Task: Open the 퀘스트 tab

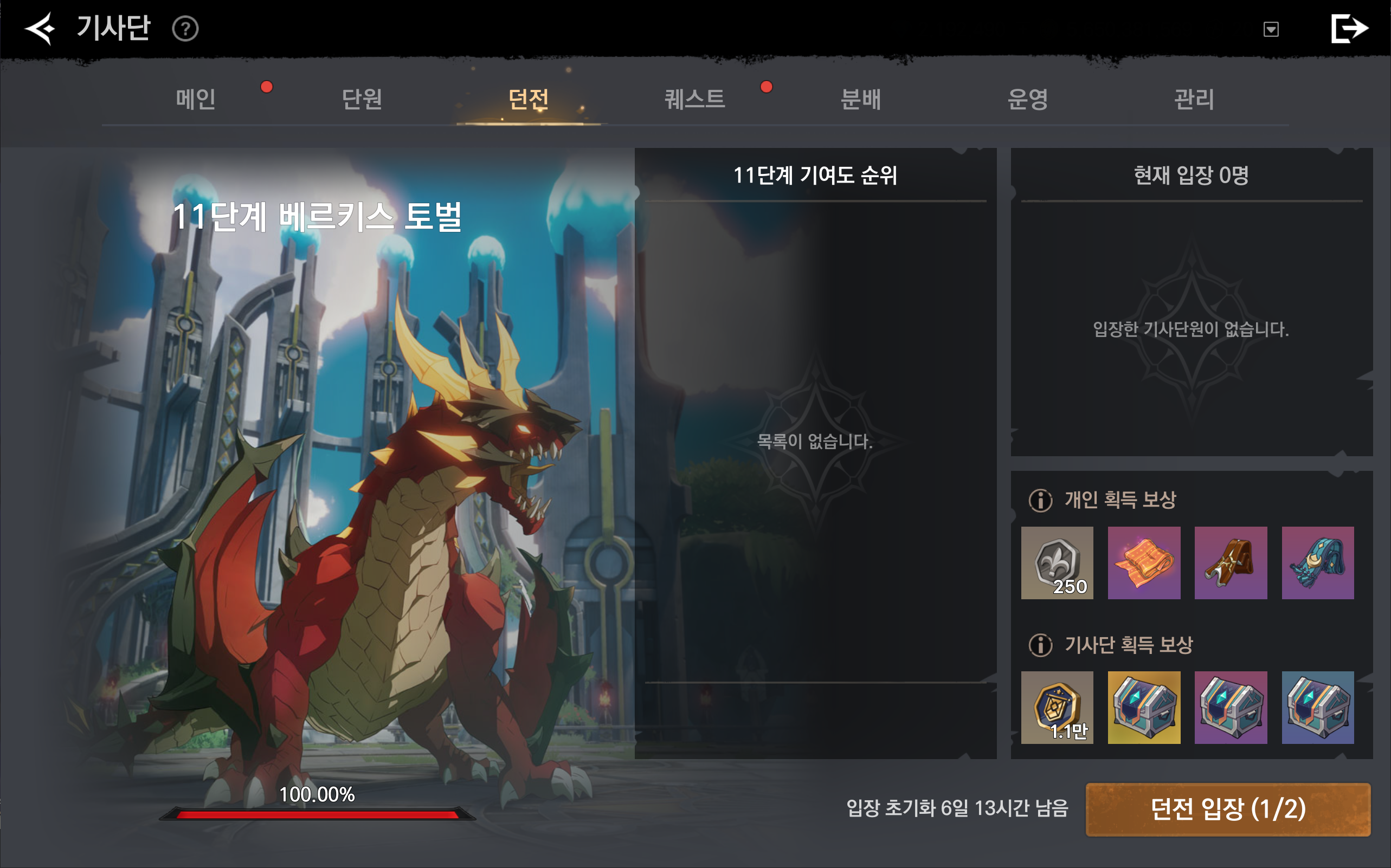Action: click(694, 99)
